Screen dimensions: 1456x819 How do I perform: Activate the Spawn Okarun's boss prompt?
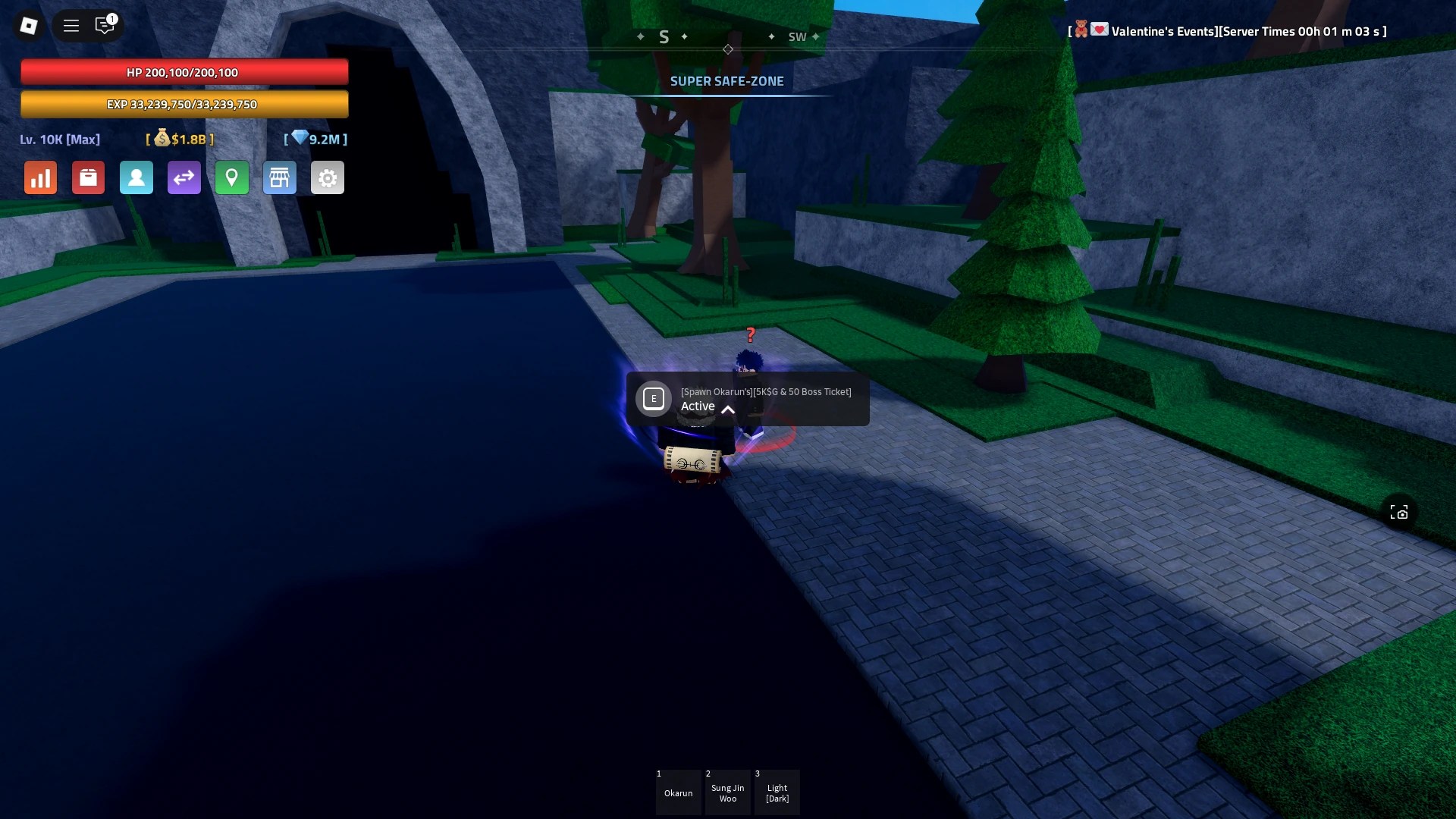coord(653,398)
